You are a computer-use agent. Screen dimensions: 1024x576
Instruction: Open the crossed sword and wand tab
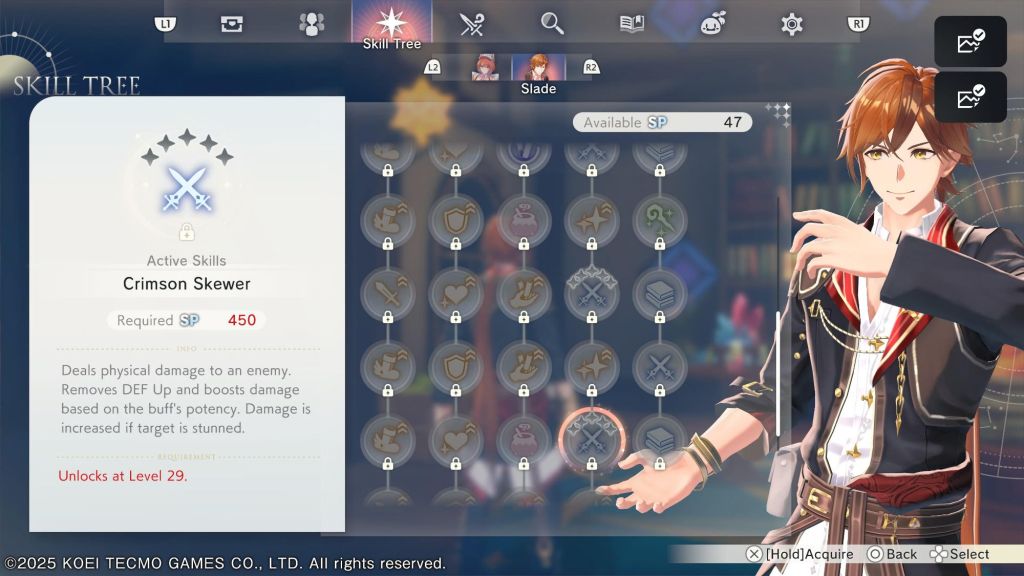(472, 24)
